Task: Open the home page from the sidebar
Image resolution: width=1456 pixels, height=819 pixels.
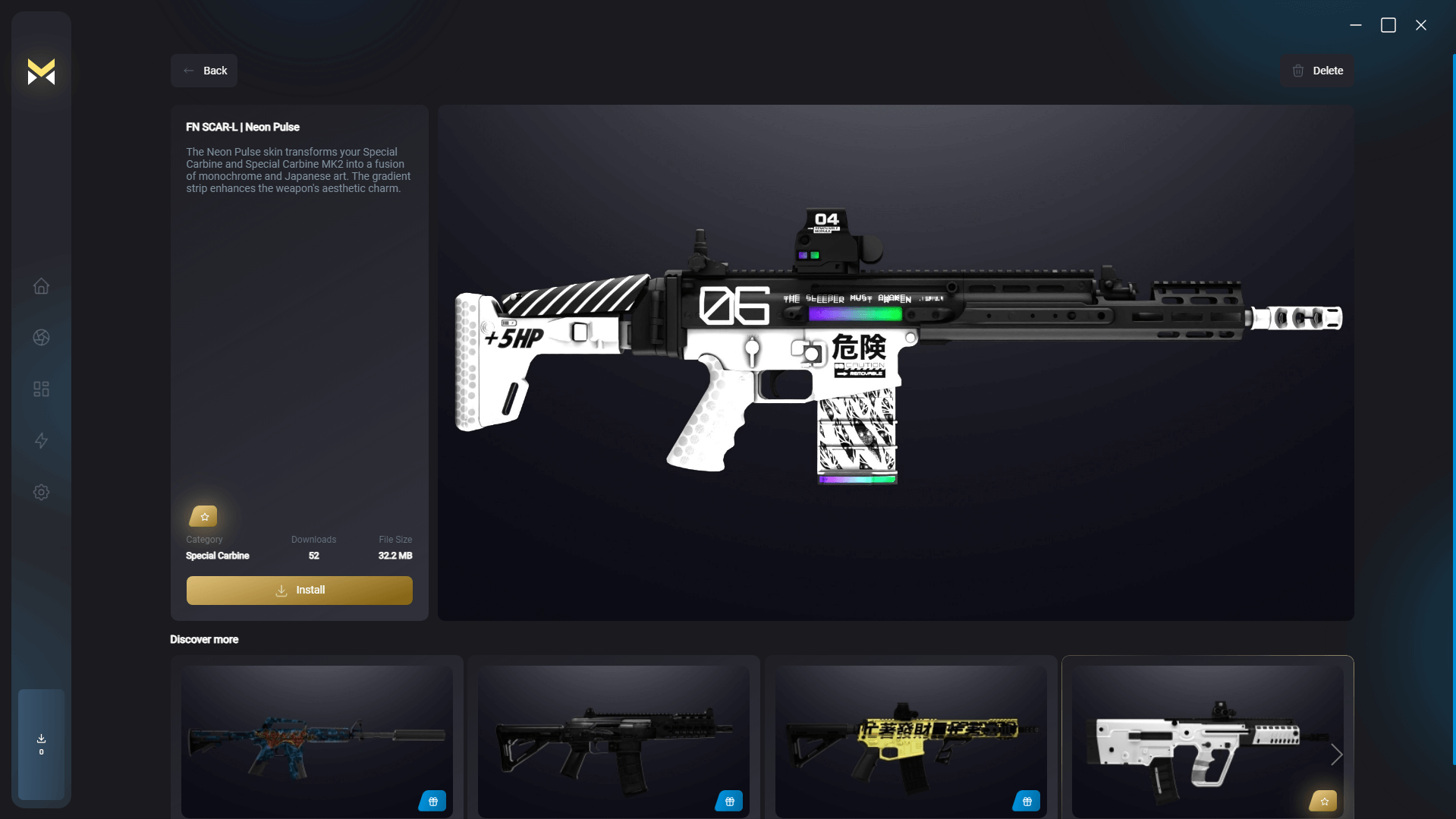Action: pyautogui.click(x=42, y=286)
